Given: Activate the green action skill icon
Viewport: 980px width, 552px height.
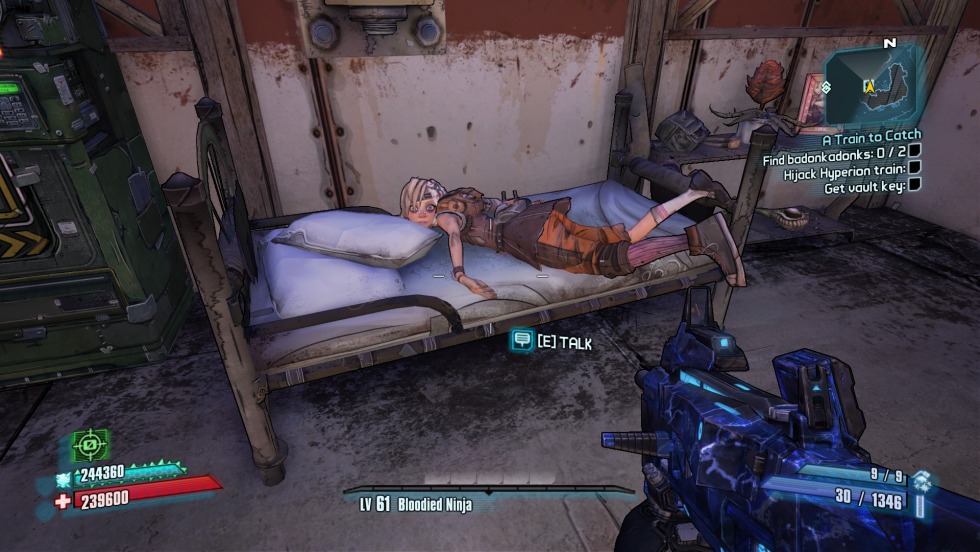Looking at the screenshot, I should coord(90,443).
